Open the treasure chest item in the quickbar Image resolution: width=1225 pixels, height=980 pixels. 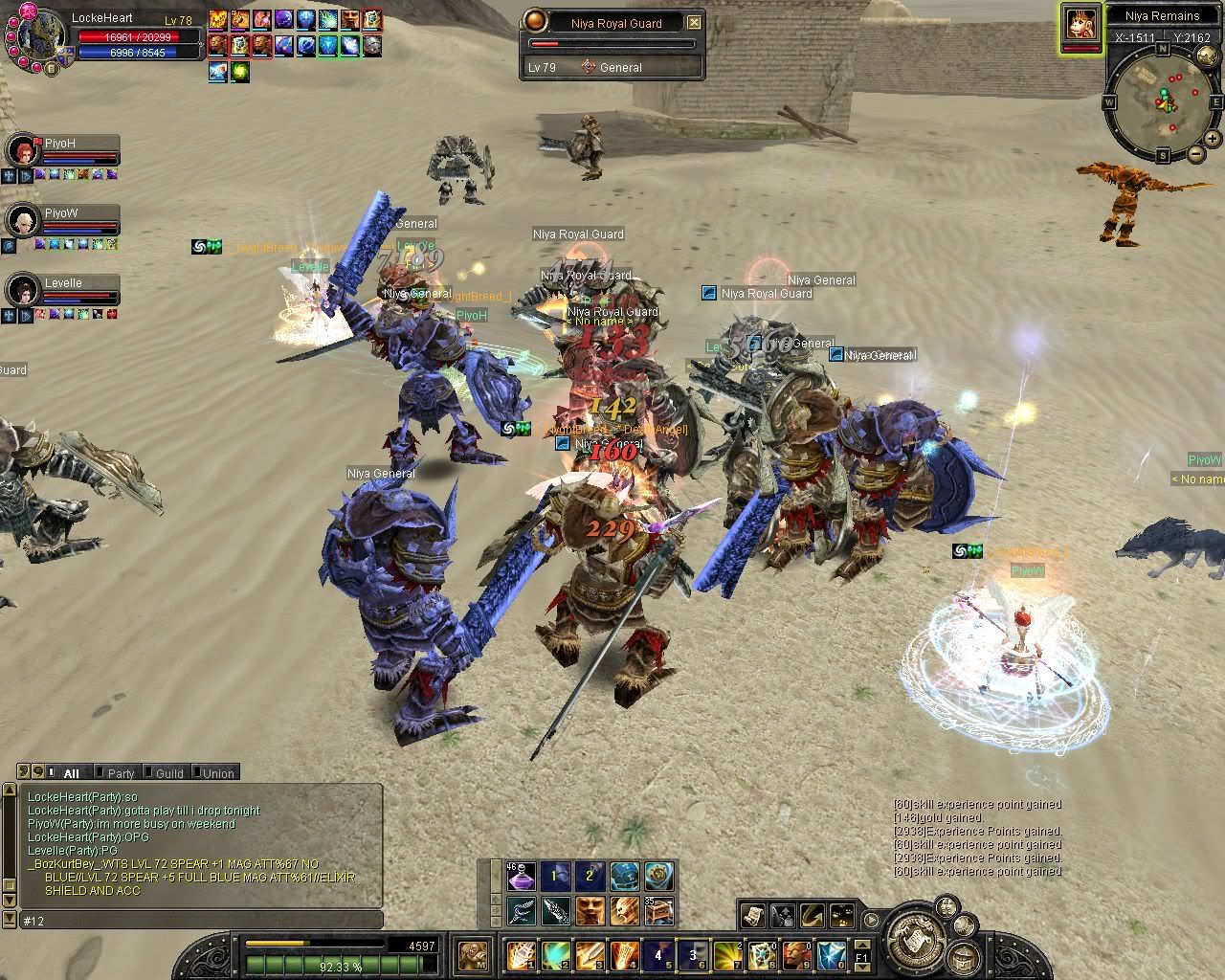658,911
